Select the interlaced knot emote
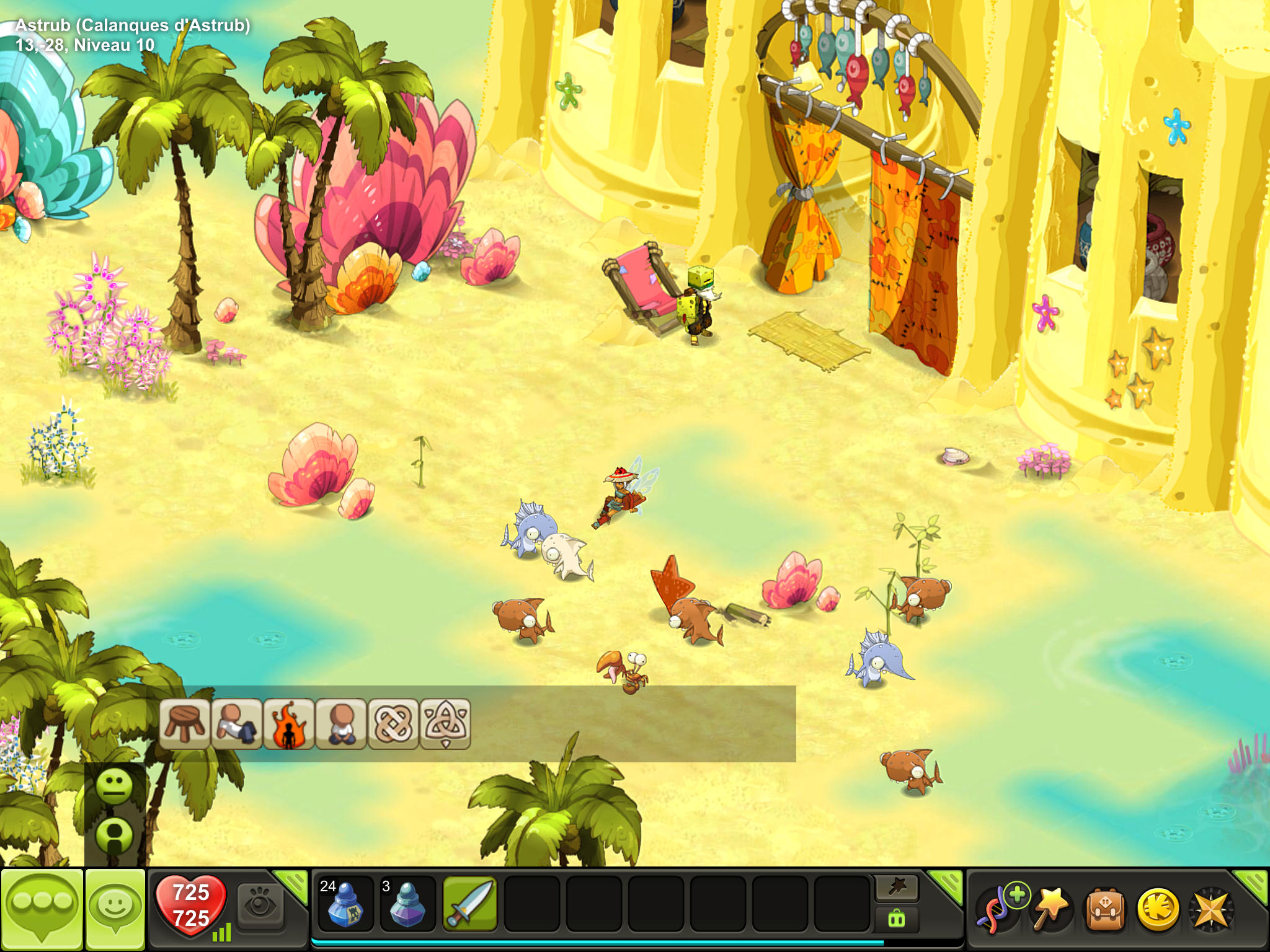 tap(393, 723)
